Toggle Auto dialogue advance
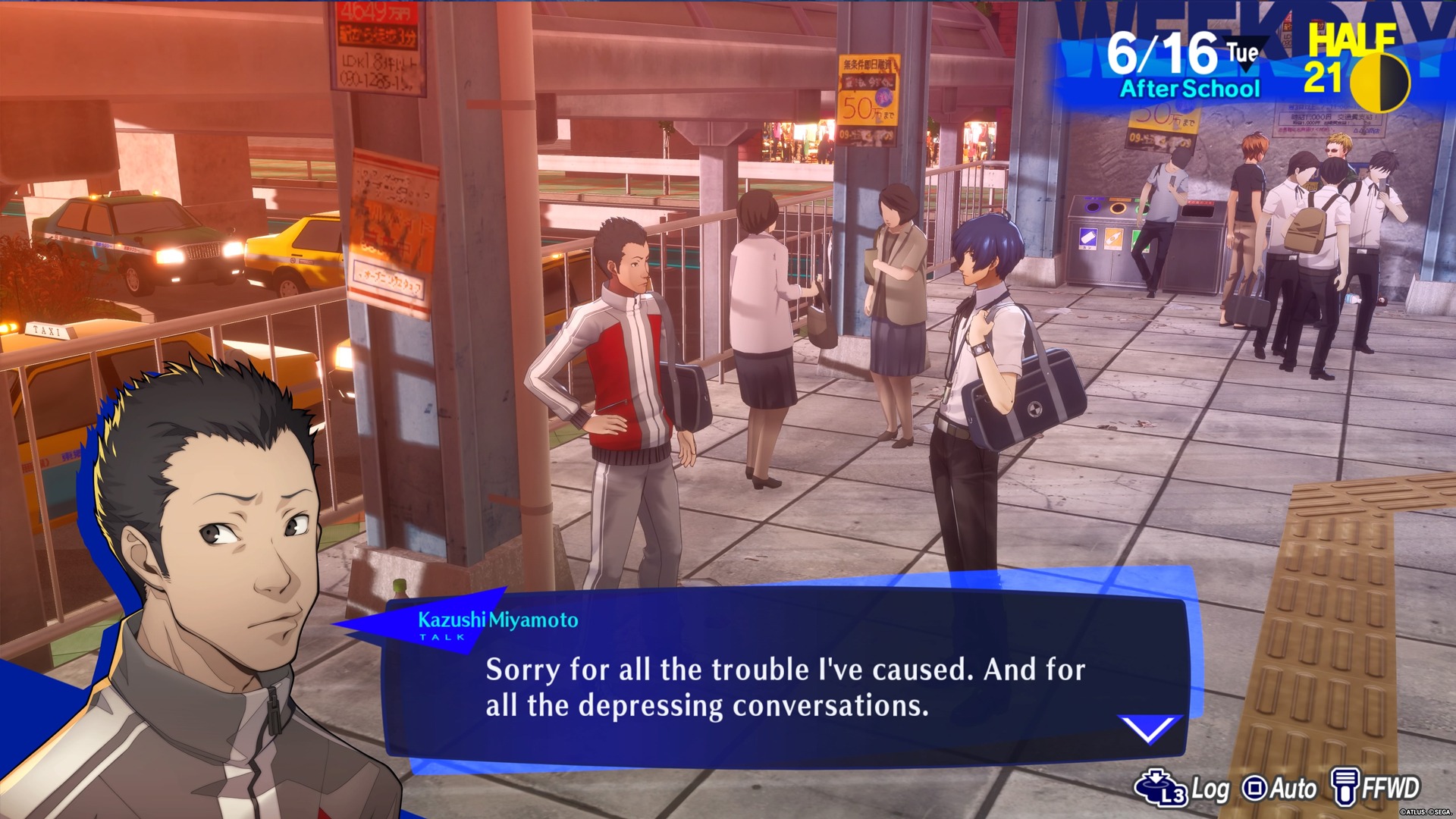Image resolution: width=1456 pixels, height=819 pixels. [x=1279, y=789]
